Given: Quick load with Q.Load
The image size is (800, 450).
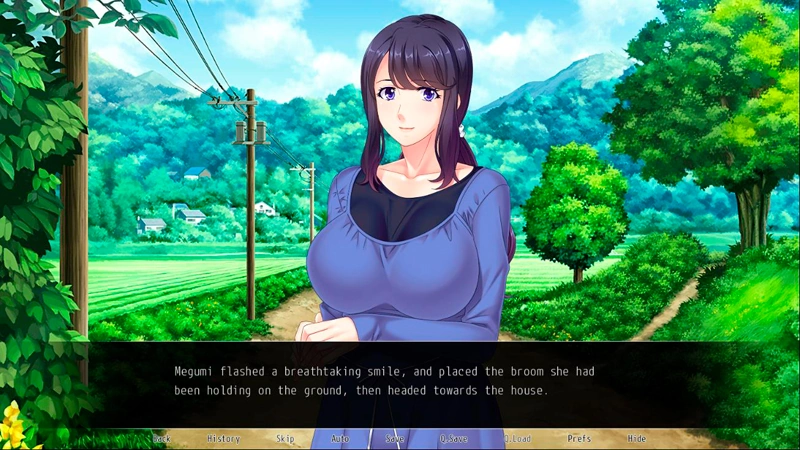Looking at the screenshot, I should (517, 439).
